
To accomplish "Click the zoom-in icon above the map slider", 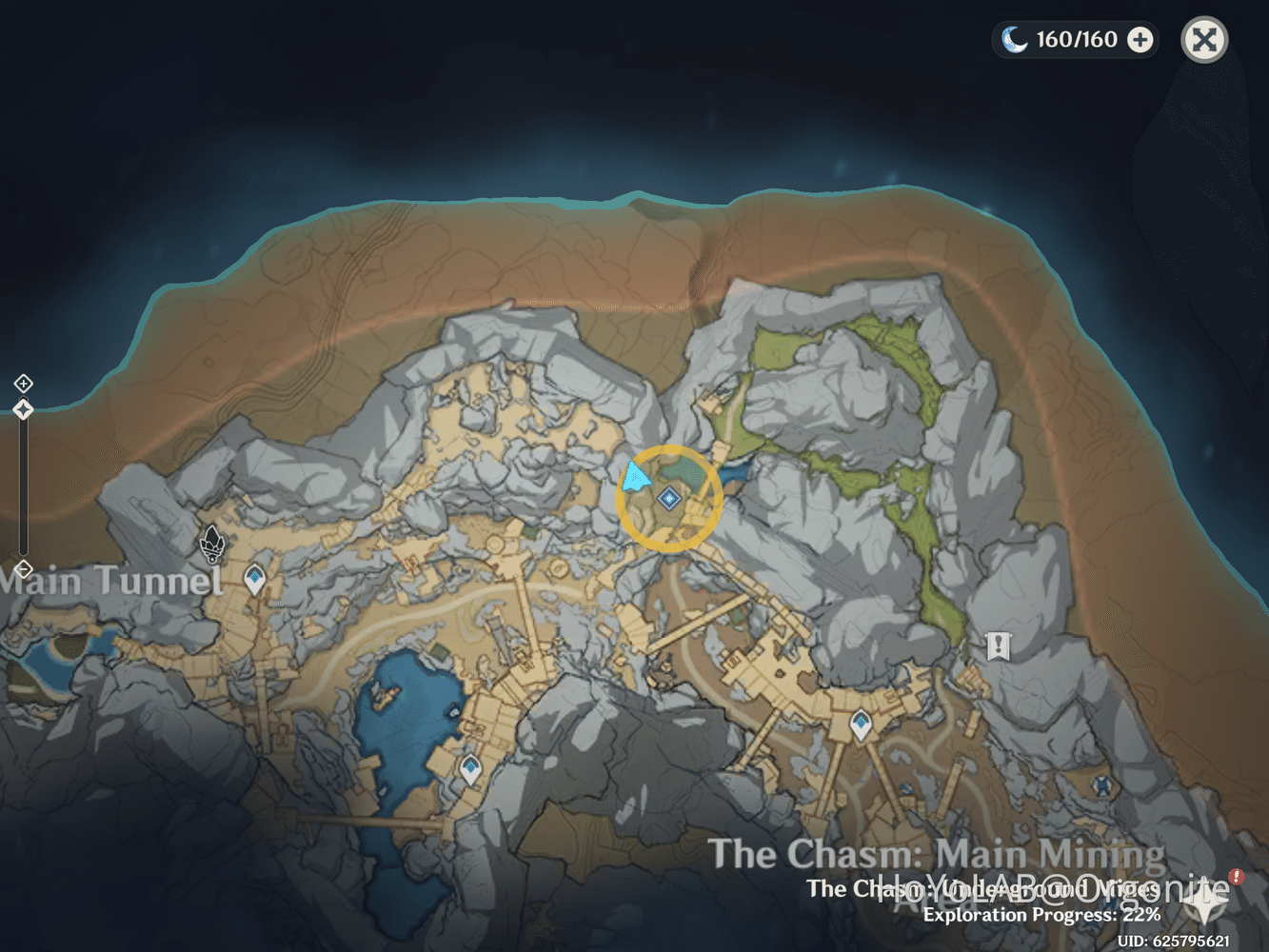I will pyautogui.click(x=22, y=384).
